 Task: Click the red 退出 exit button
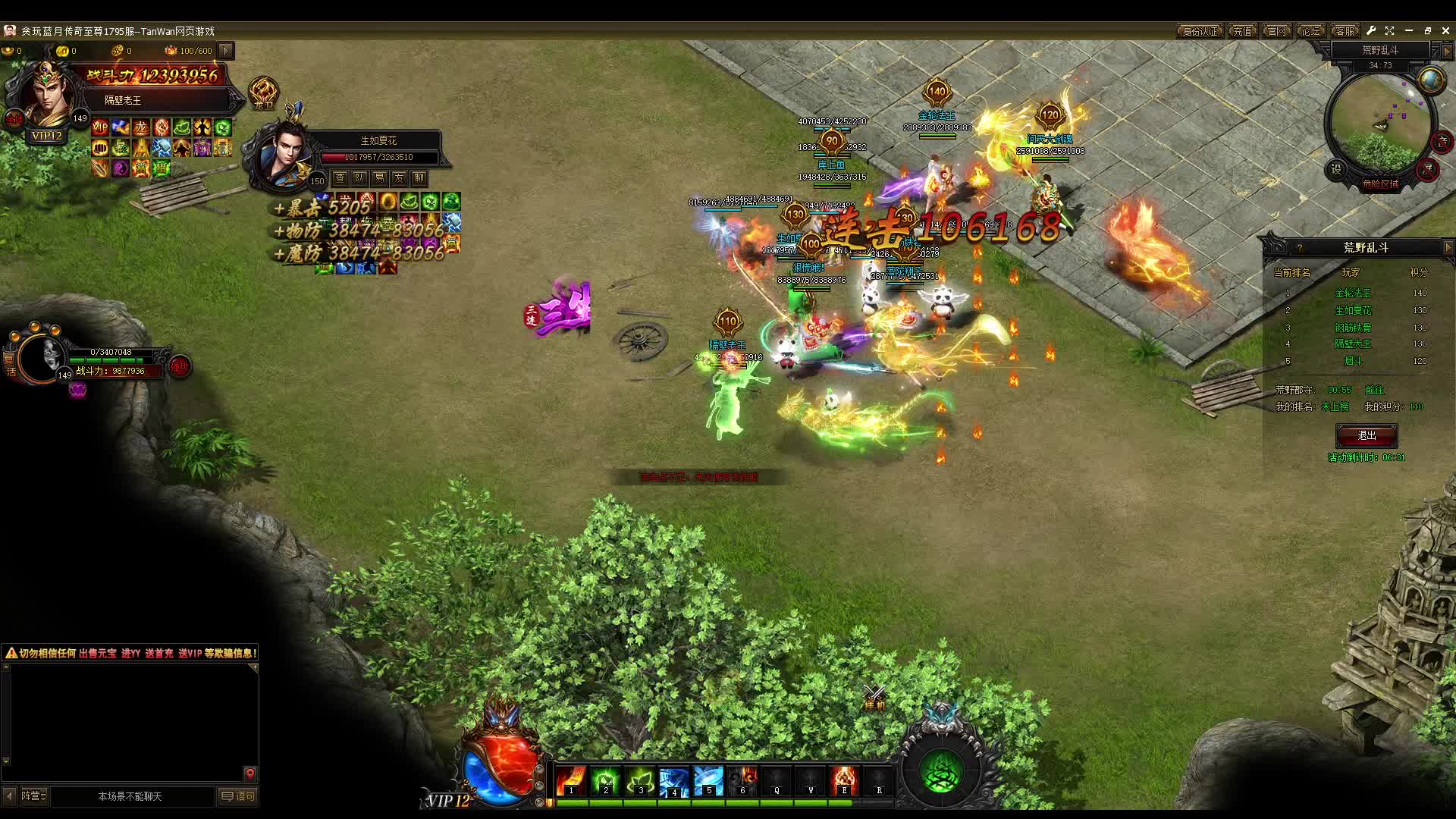click(1367, 436)
